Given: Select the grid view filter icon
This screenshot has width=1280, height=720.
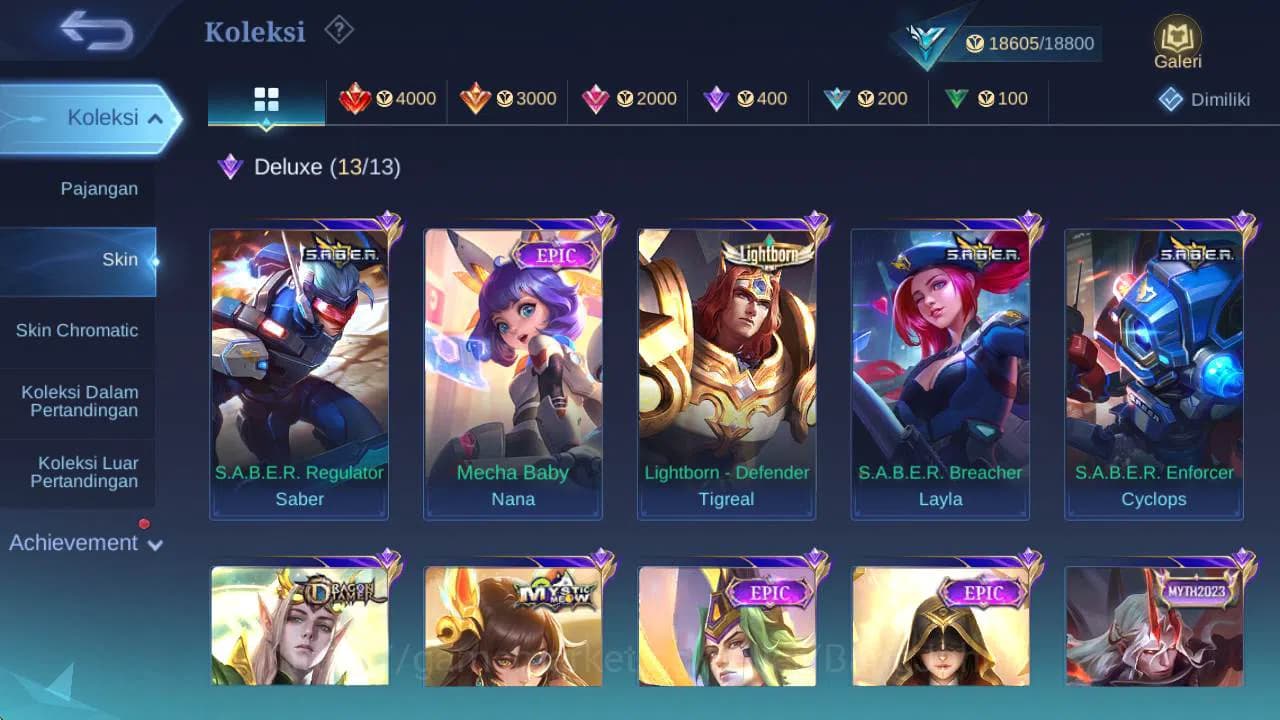Looking at the screenshot, I should click(x=265, y=100).
